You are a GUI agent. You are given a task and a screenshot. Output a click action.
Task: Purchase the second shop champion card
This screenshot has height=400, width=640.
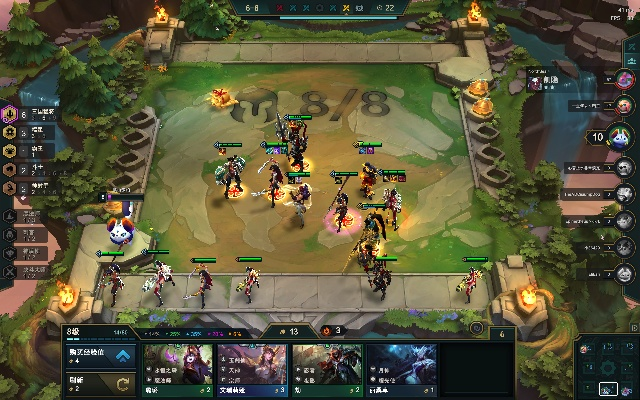pos(252,371)
